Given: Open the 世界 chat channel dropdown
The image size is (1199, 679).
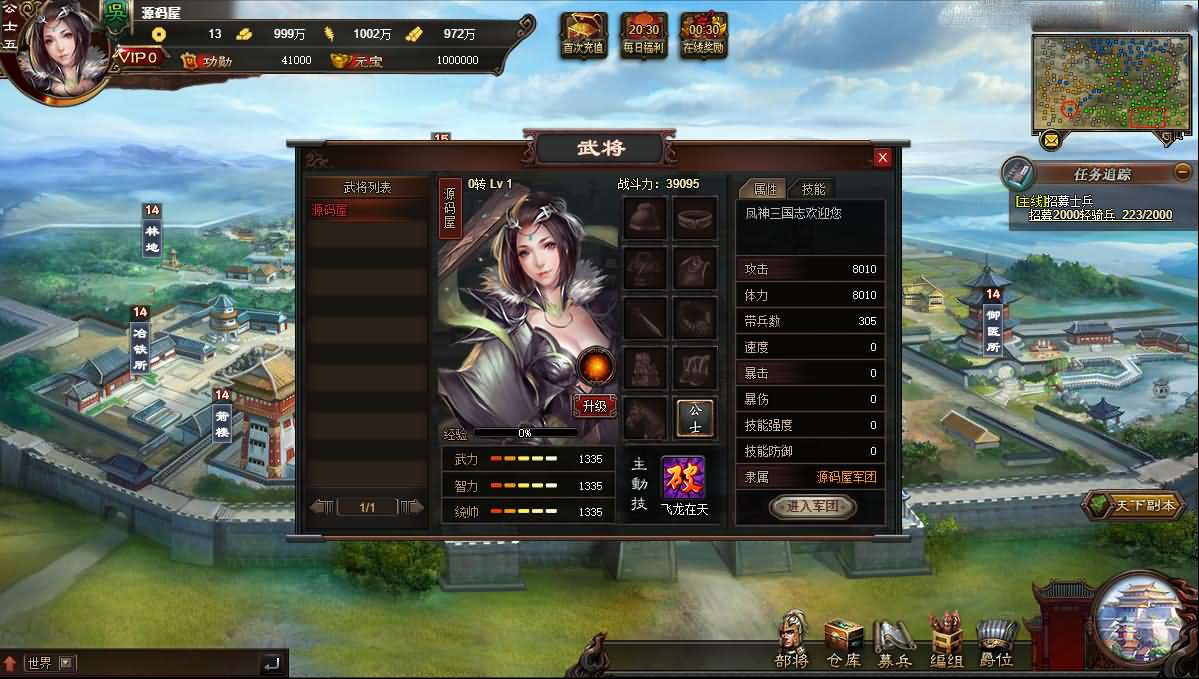Looking at the screenshot, I should (67, 662).
